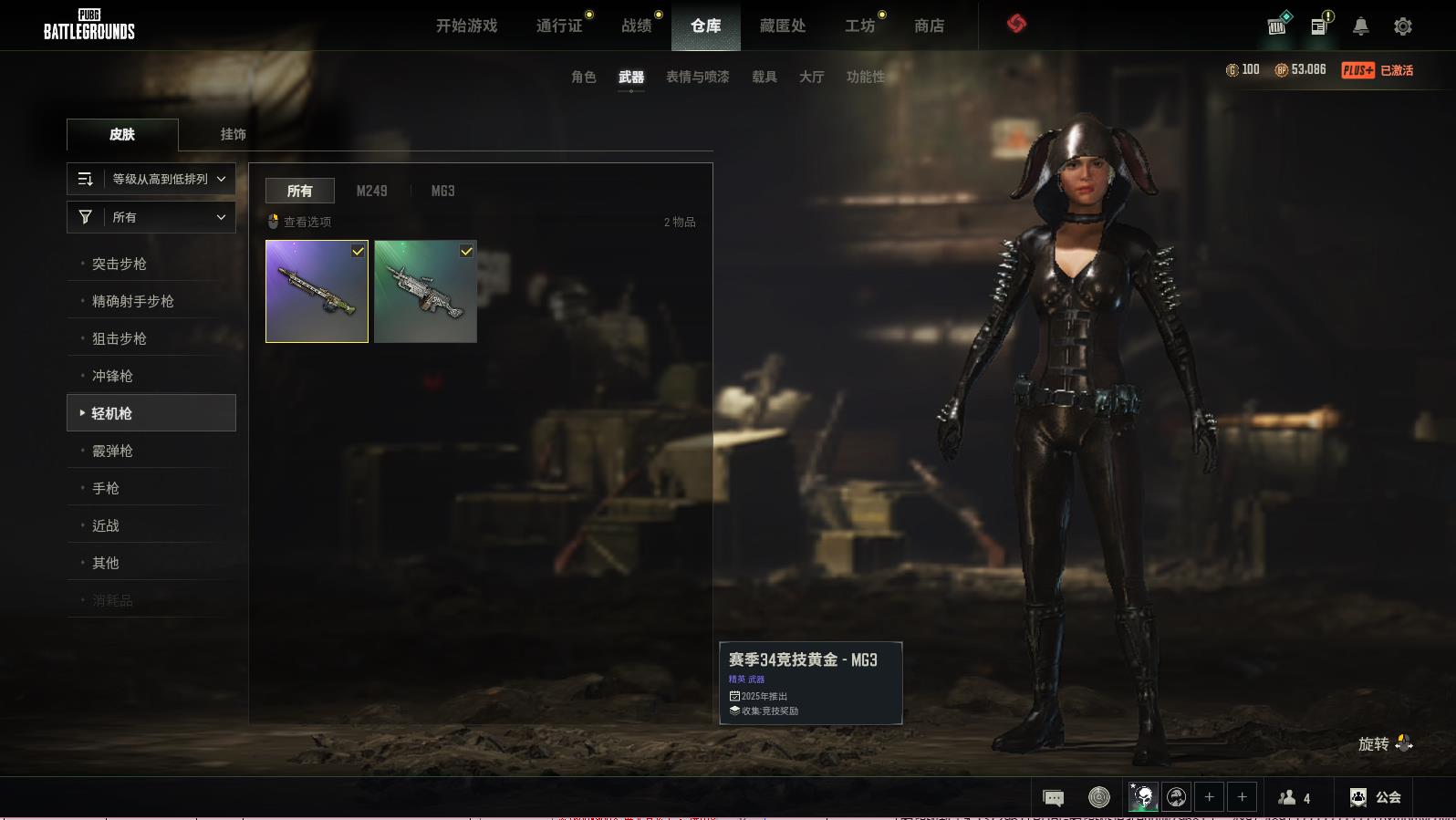
Task: Open the 载具 vehicles sub-tab
Action: tap(764, 77)
